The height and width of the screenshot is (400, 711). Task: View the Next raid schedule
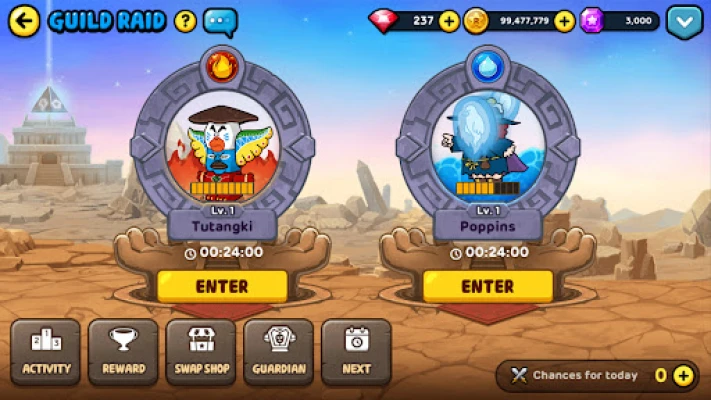(356, 352)
